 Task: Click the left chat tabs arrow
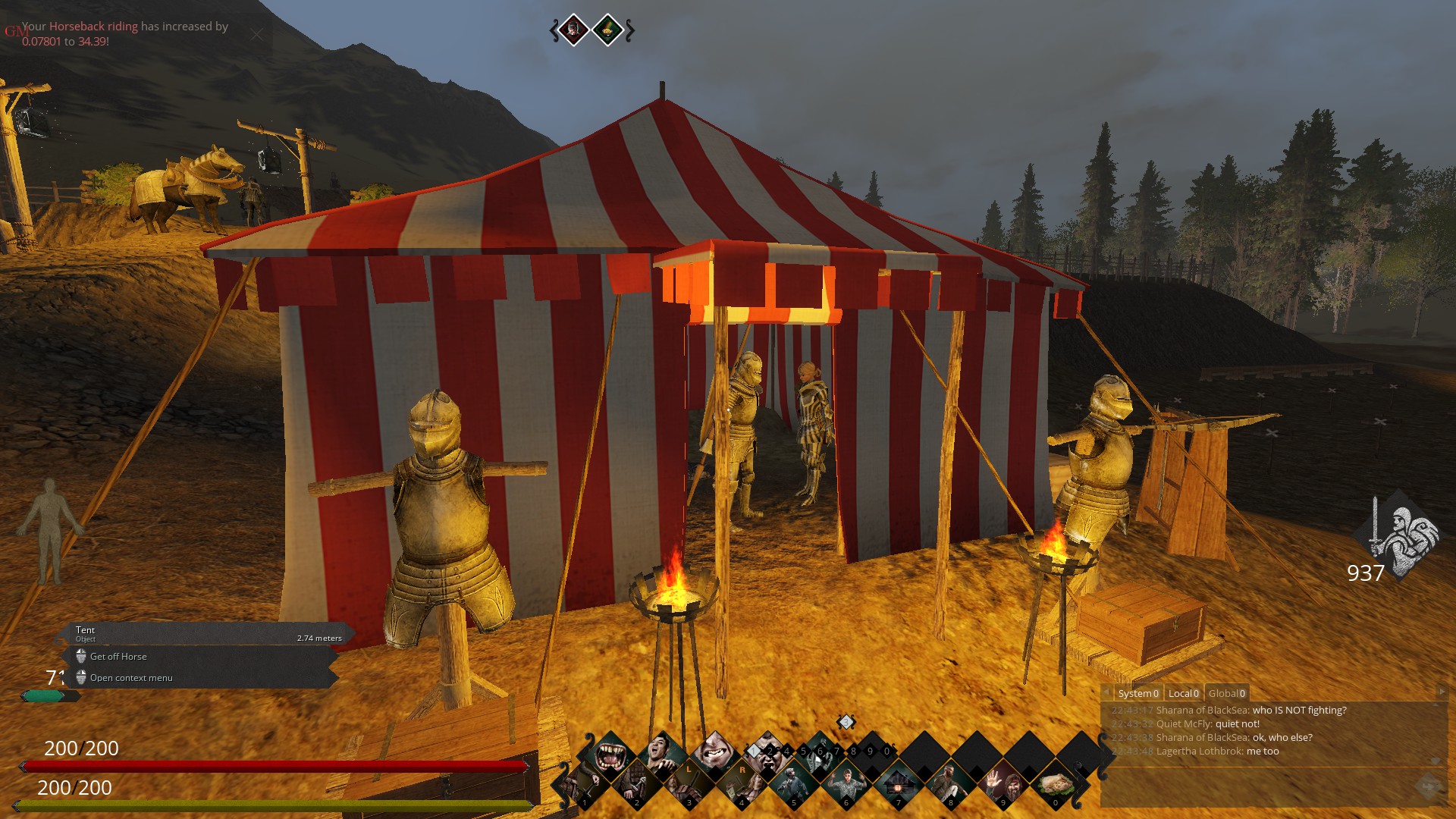[1106, 692]
